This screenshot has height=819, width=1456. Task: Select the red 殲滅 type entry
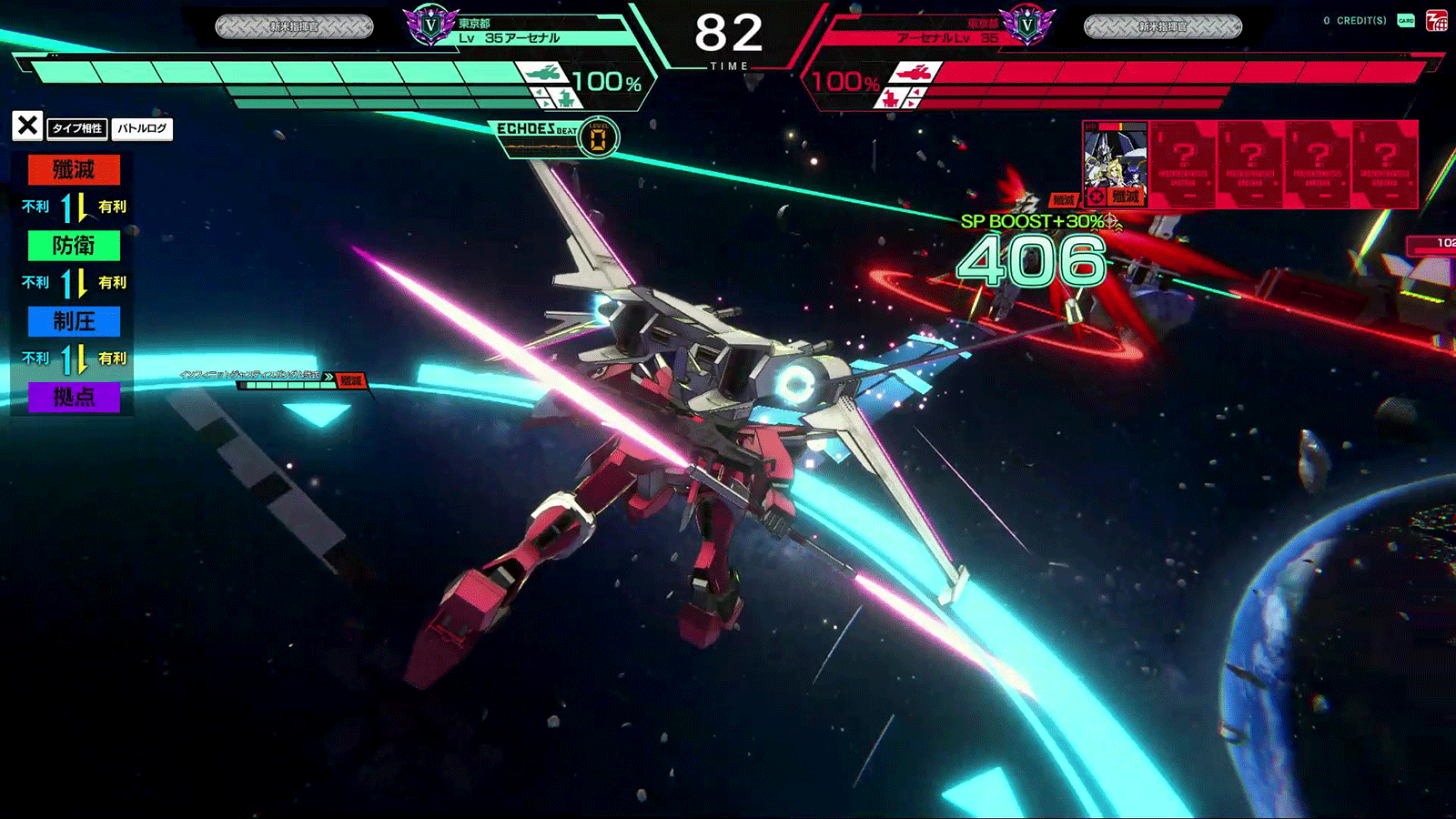[x=74, y=170]
